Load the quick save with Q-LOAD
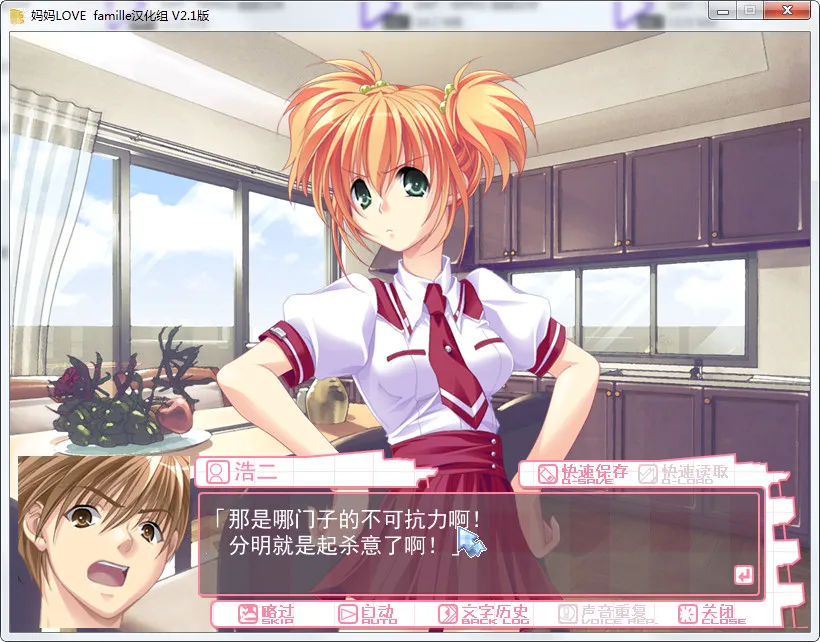Viewport: 820px width, 642px height. click(684, 474)
